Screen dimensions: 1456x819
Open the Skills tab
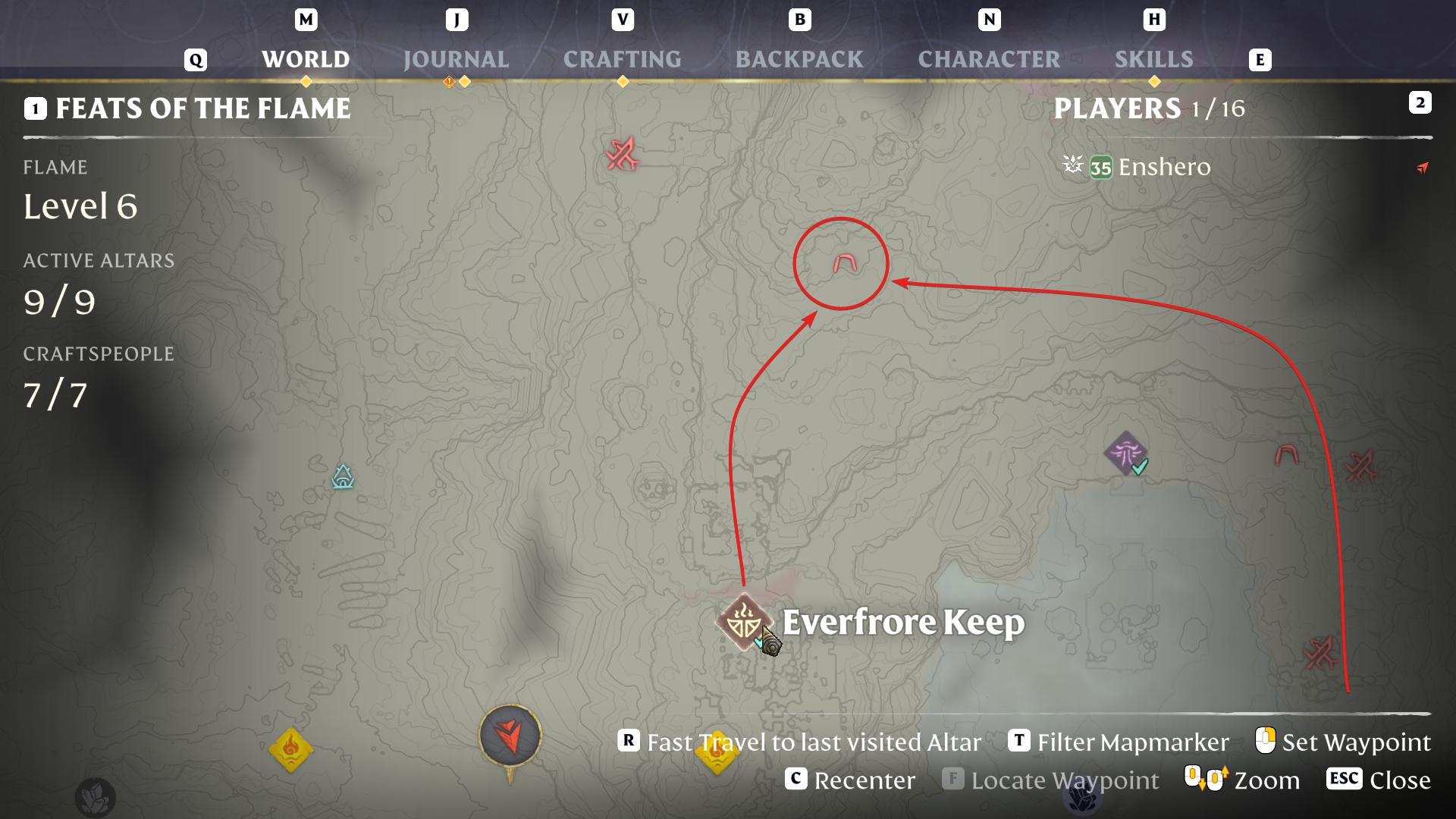click(1153, 59)
